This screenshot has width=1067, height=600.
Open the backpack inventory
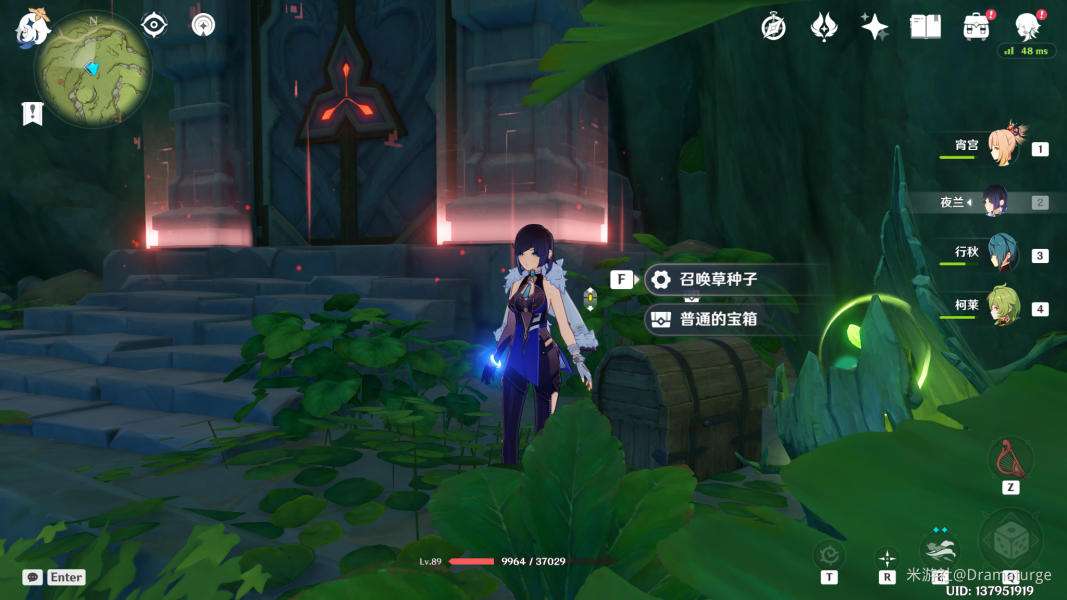(976, 27)
